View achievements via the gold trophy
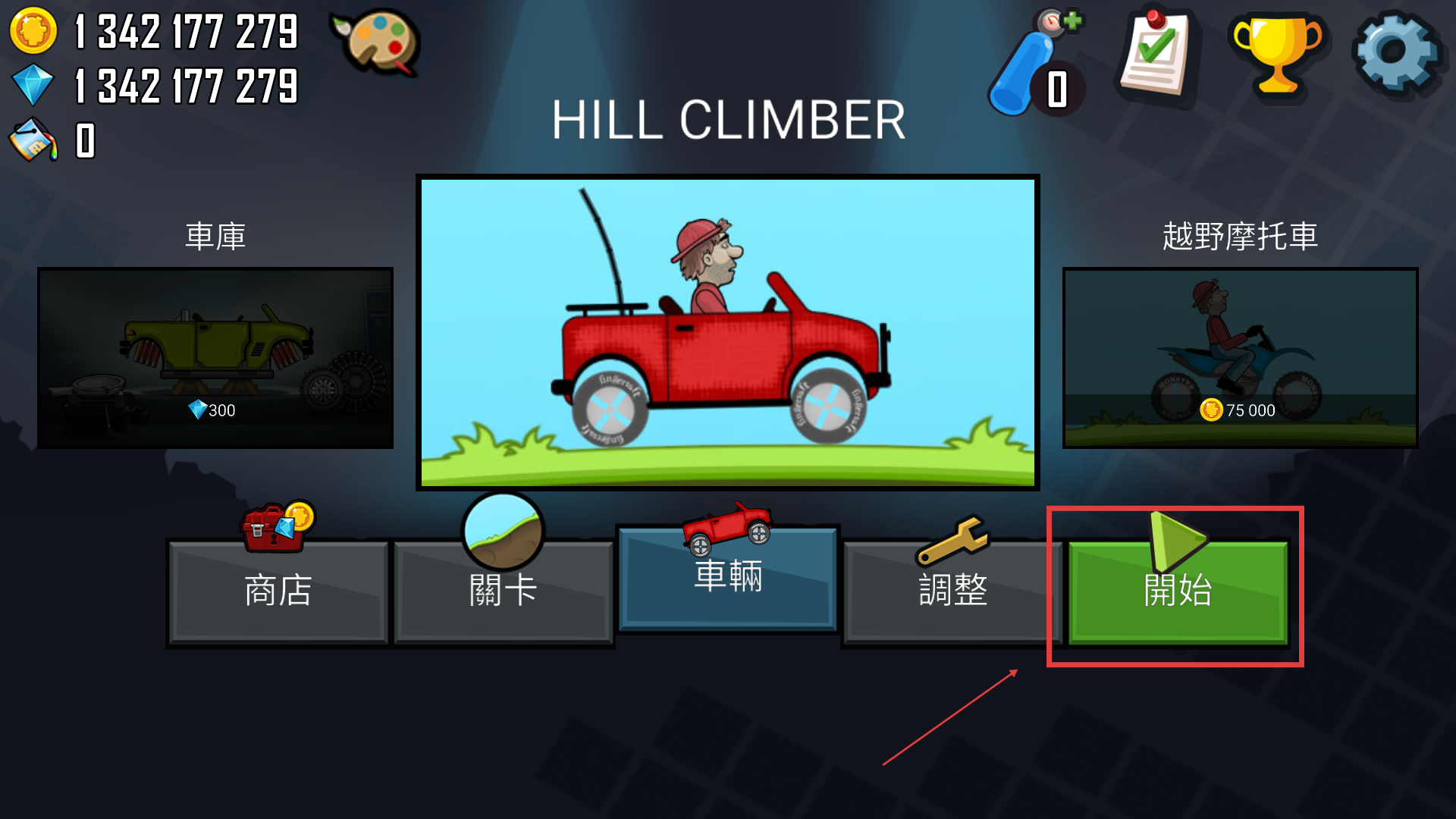This screenshot has width=1456, height=819. pos(1278,53)
